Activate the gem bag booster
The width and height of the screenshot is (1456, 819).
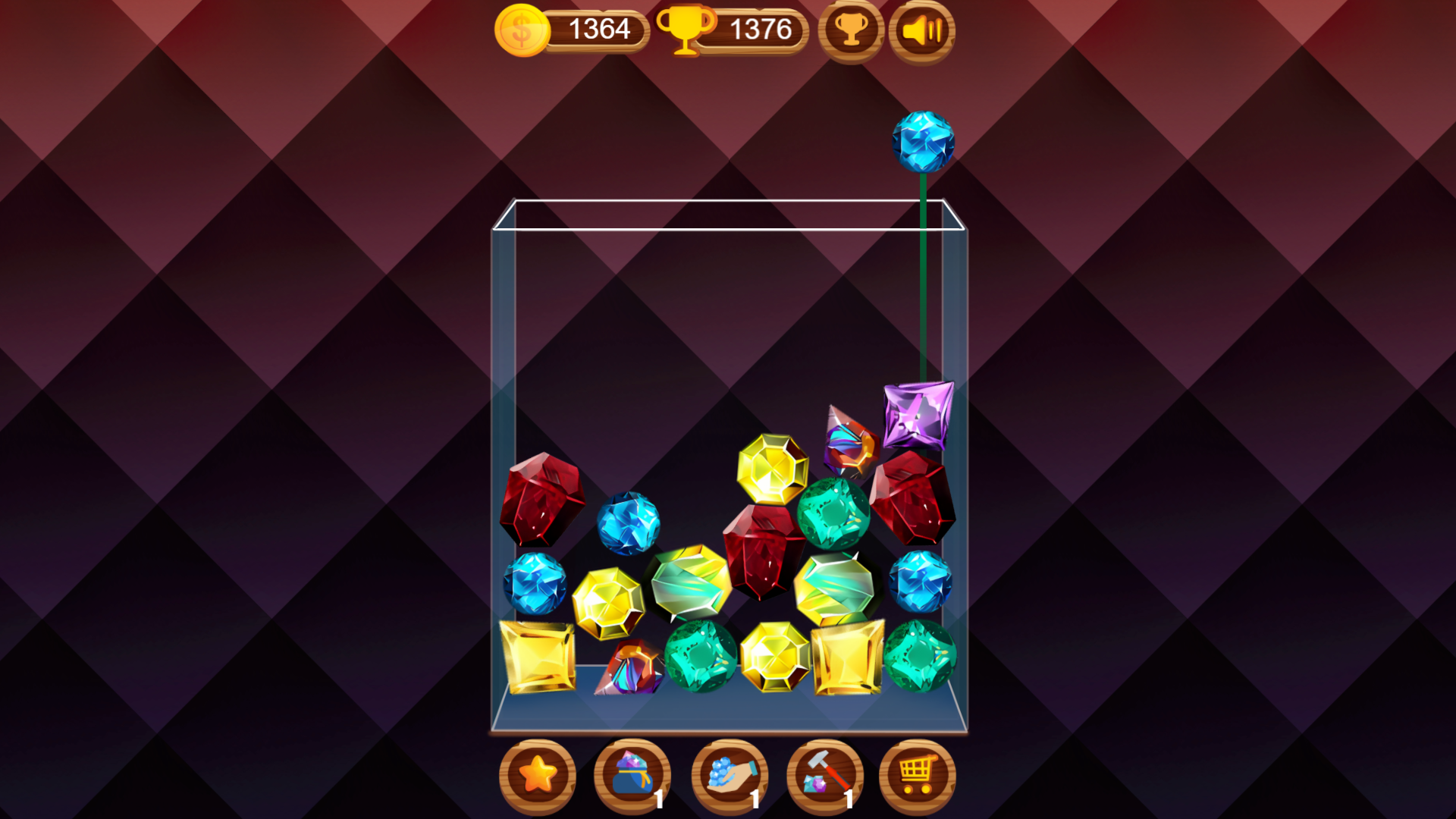(634, 774)
